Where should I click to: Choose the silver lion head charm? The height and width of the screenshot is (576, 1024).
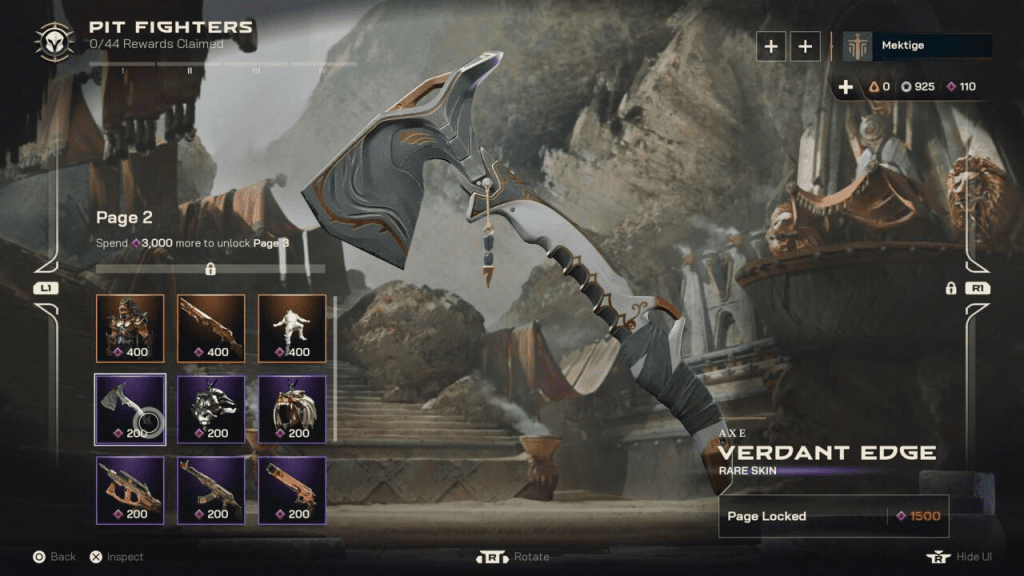coord(211,408)
